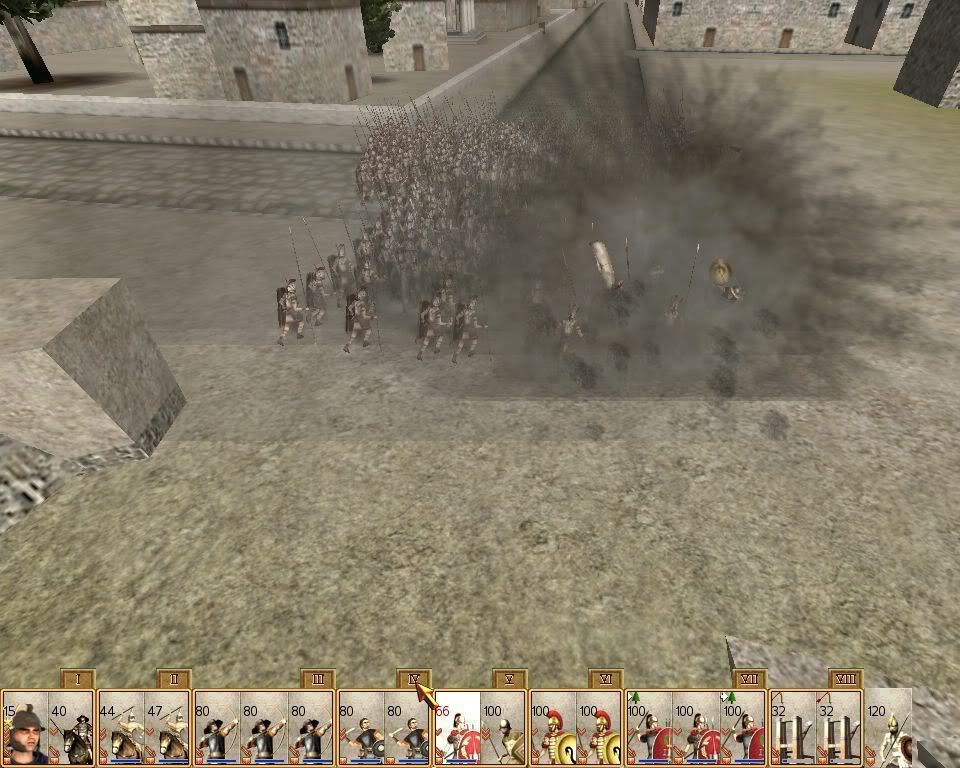960x768 pixels.
Task: Choose the group II tab
Action: point(174,679)
